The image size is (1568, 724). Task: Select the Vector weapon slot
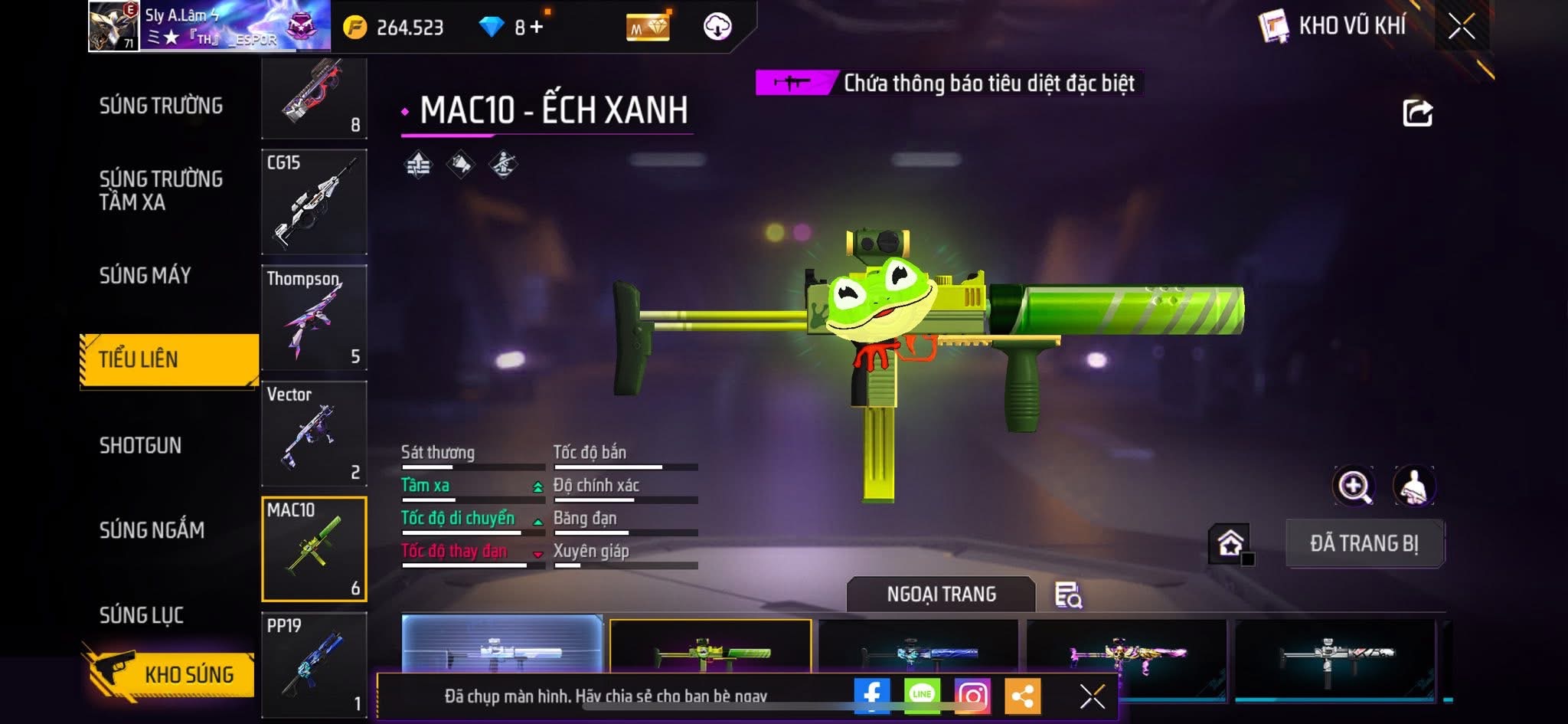tap(314, 433)
